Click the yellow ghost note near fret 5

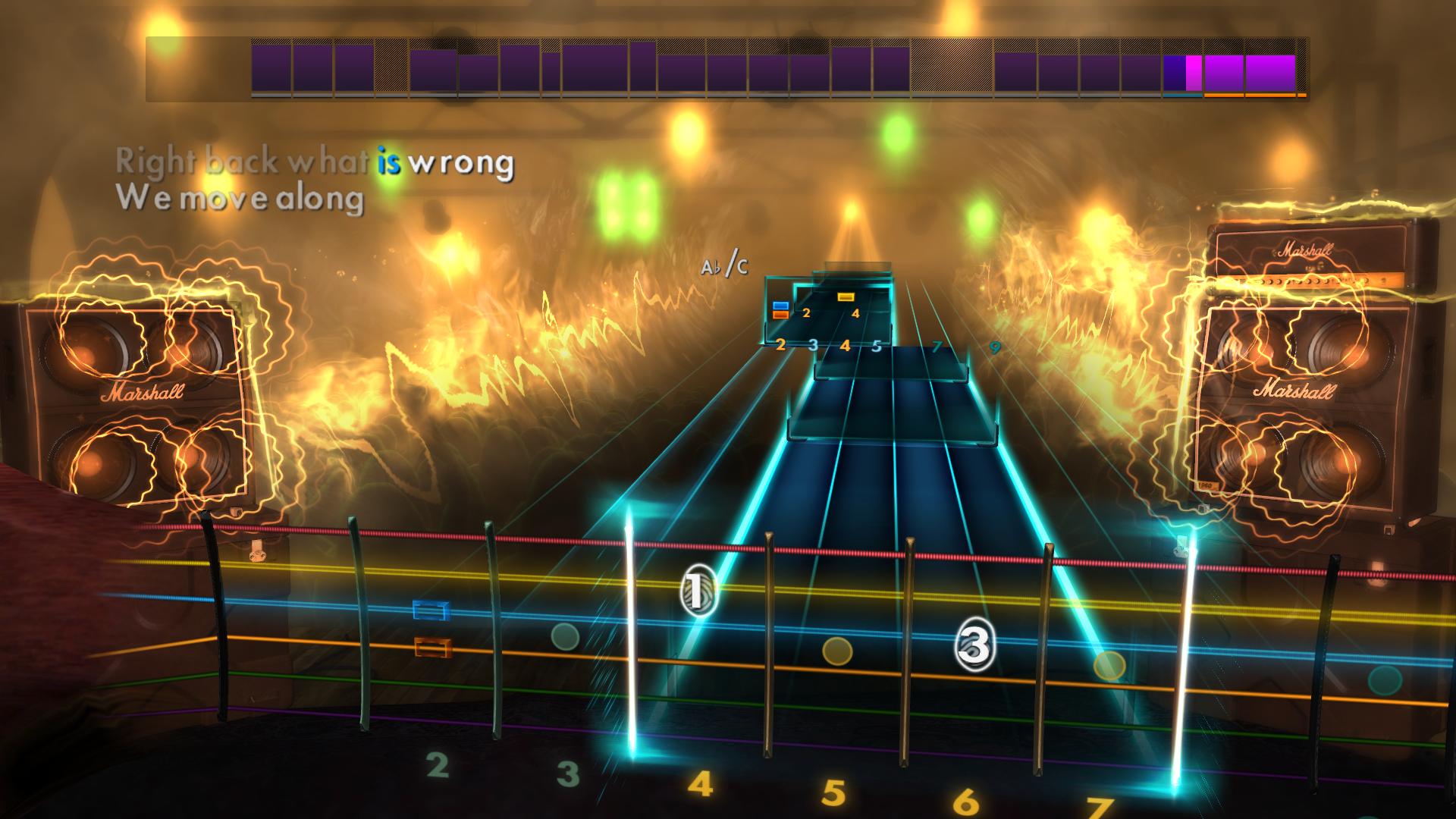(x=839, y=652)
